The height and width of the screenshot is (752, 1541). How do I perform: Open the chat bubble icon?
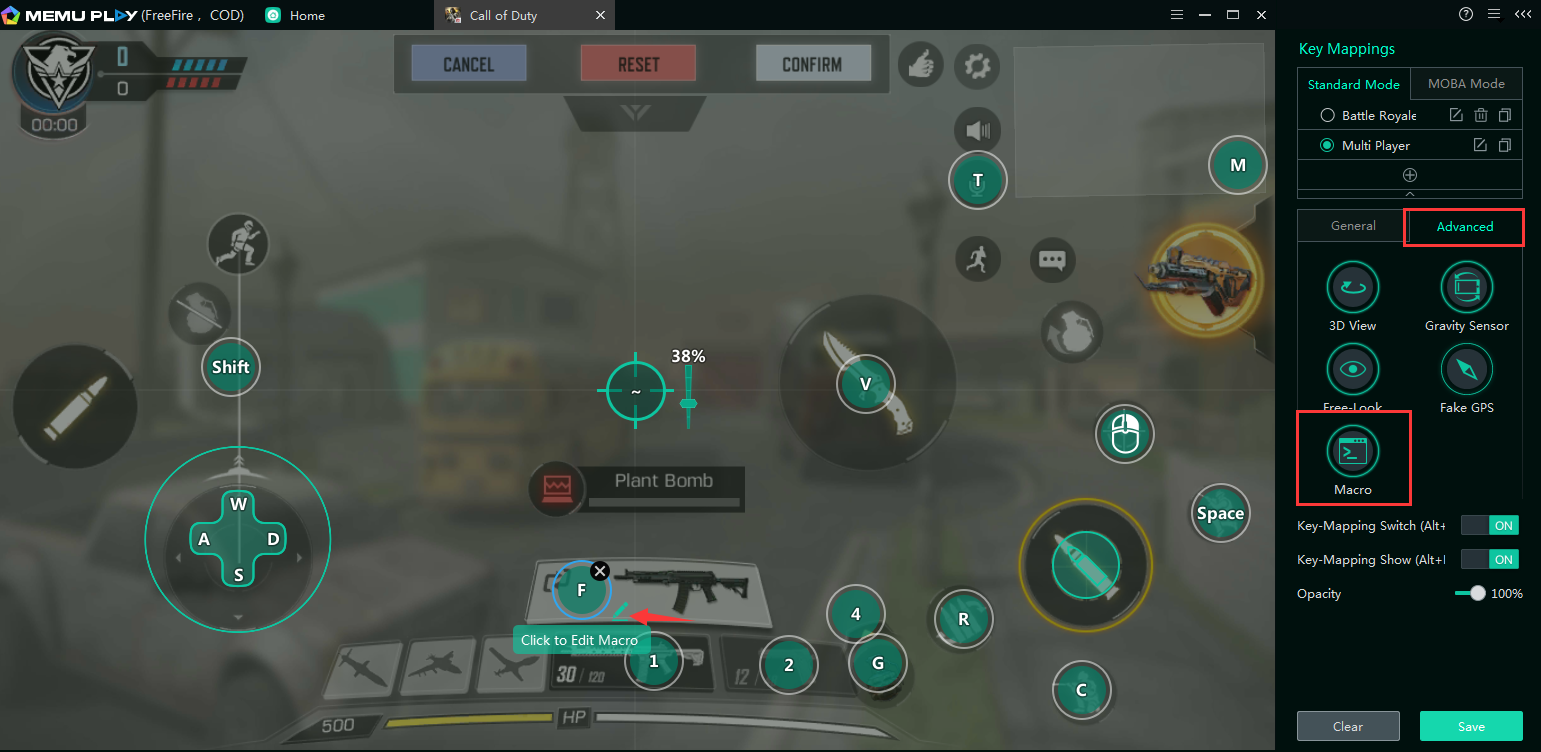pyautogui.click(x=1051, y=260)
